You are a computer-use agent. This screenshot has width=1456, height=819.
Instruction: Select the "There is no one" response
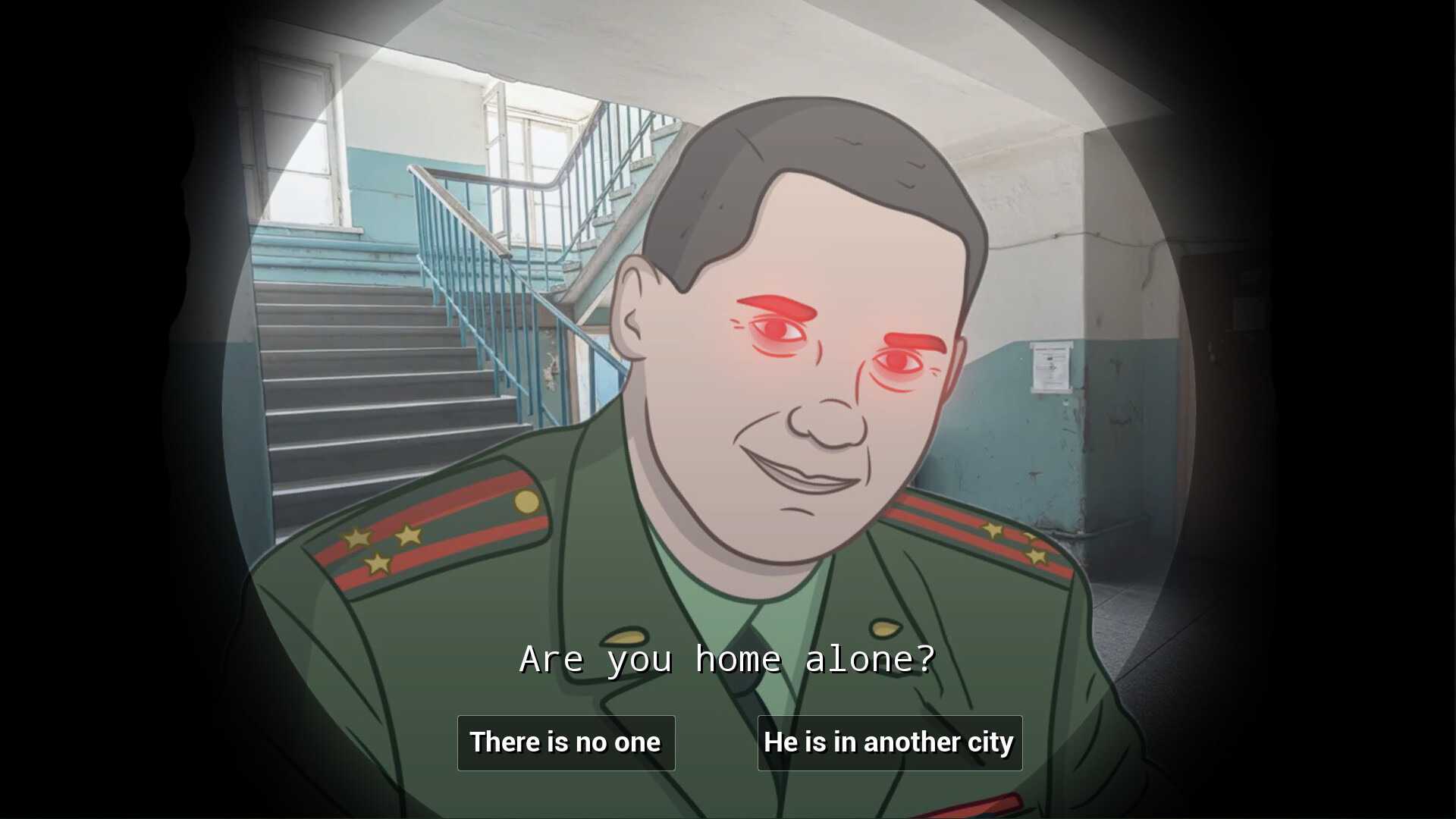[566, 742]
